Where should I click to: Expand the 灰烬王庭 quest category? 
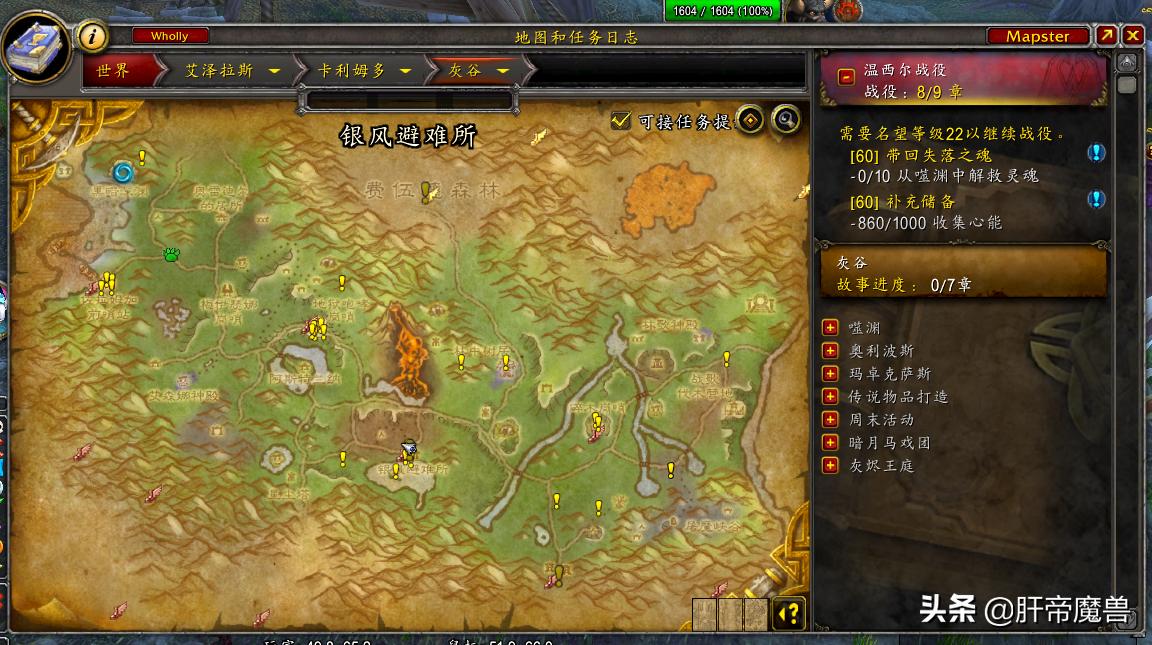coord(829,466)
